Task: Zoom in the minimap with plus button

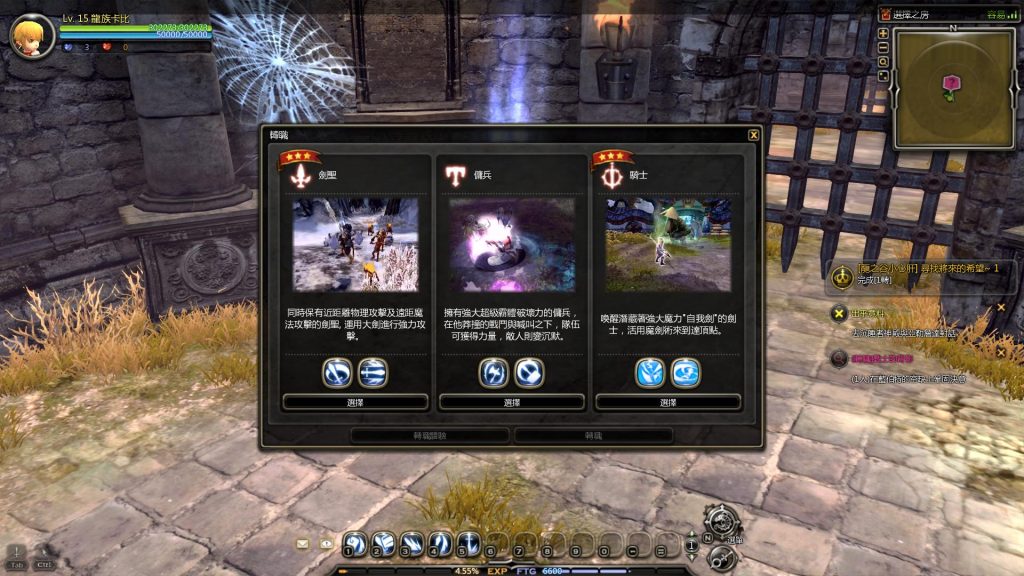Action: pyautogui.click(x=883, y=33)
